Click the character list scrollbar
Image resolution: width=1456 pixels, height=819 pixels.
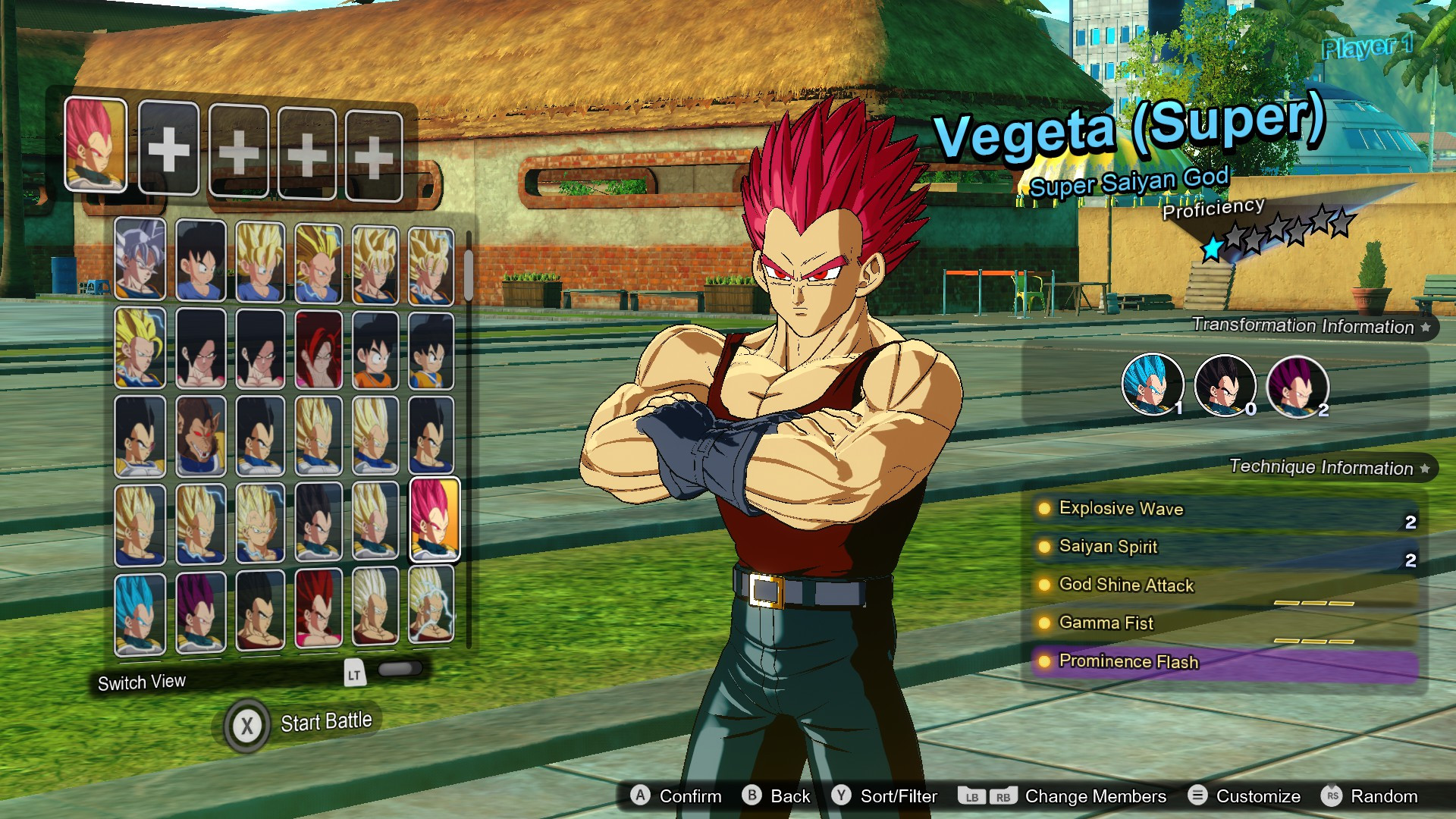(469, 273)
